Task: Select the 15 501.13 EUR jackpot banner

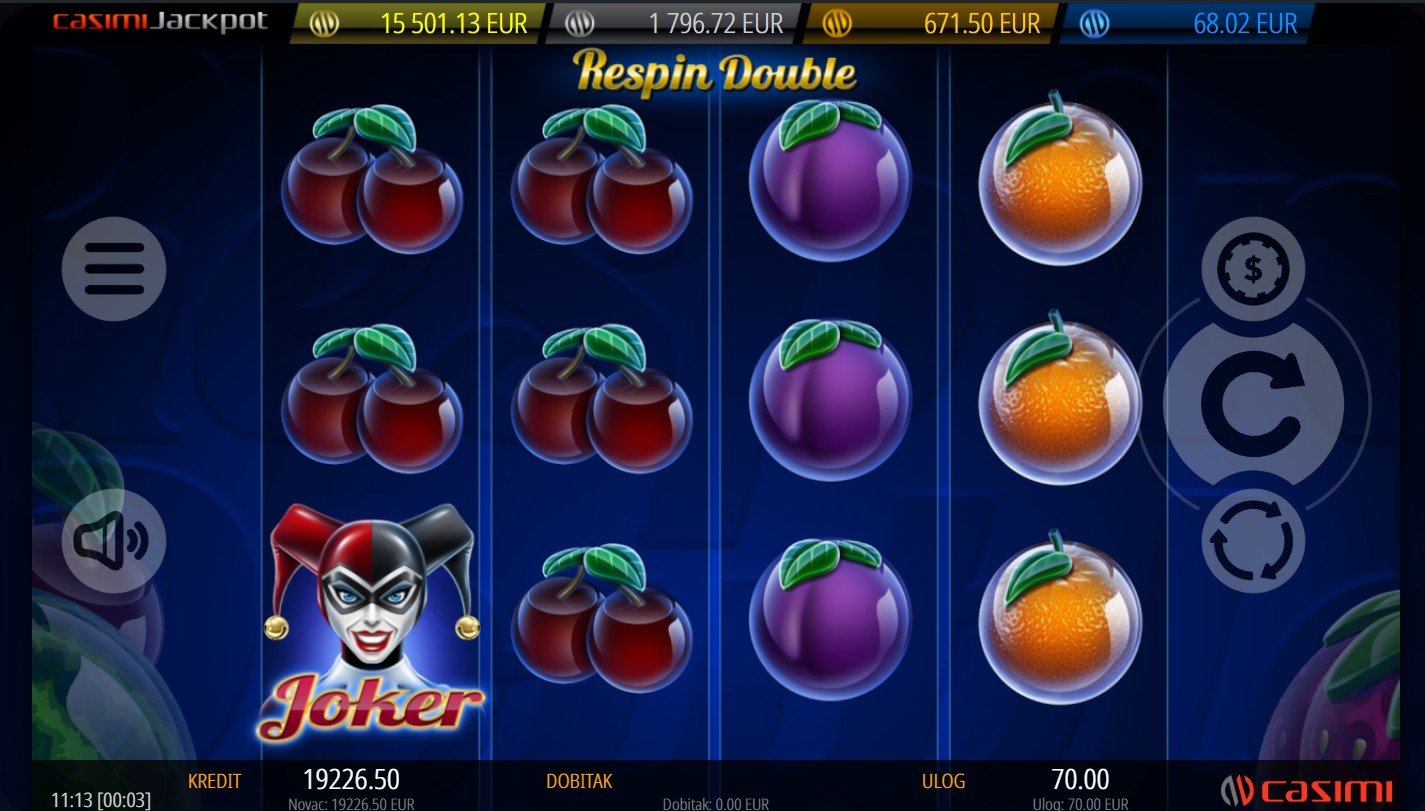Action: (x=418, y=23)
